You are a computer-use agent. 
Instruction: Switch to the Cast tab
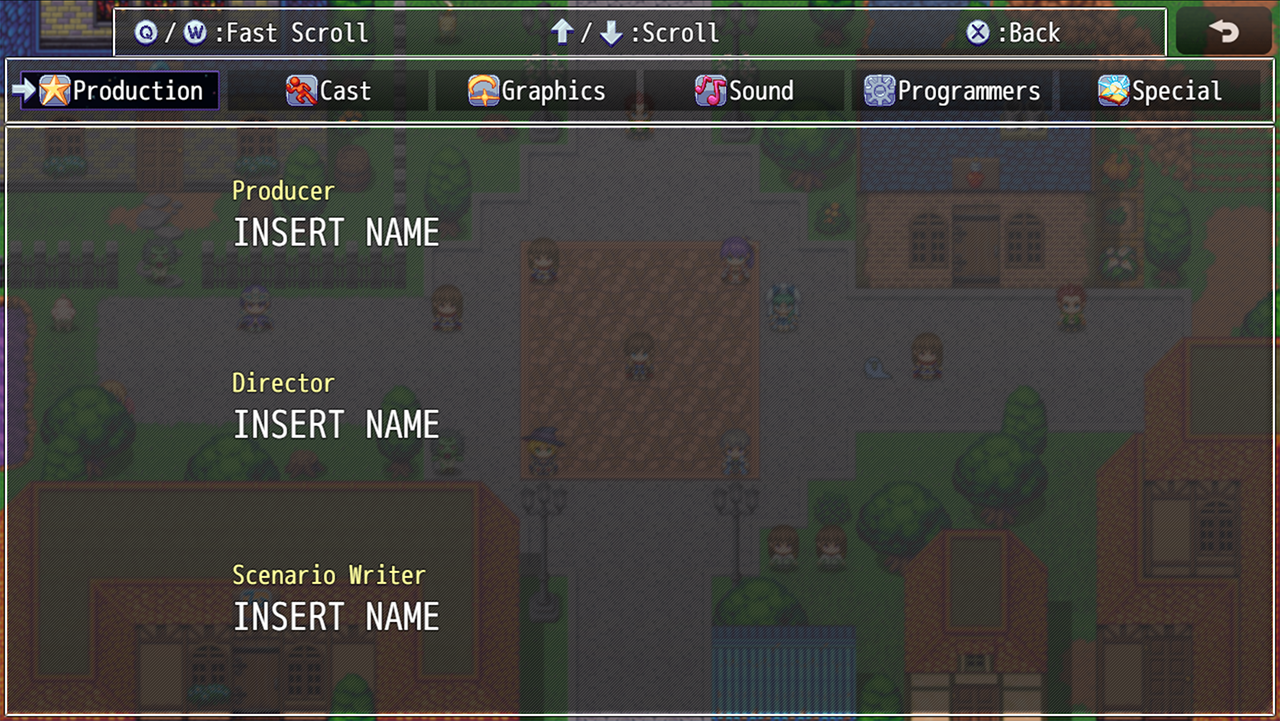(x=328, y=91)
